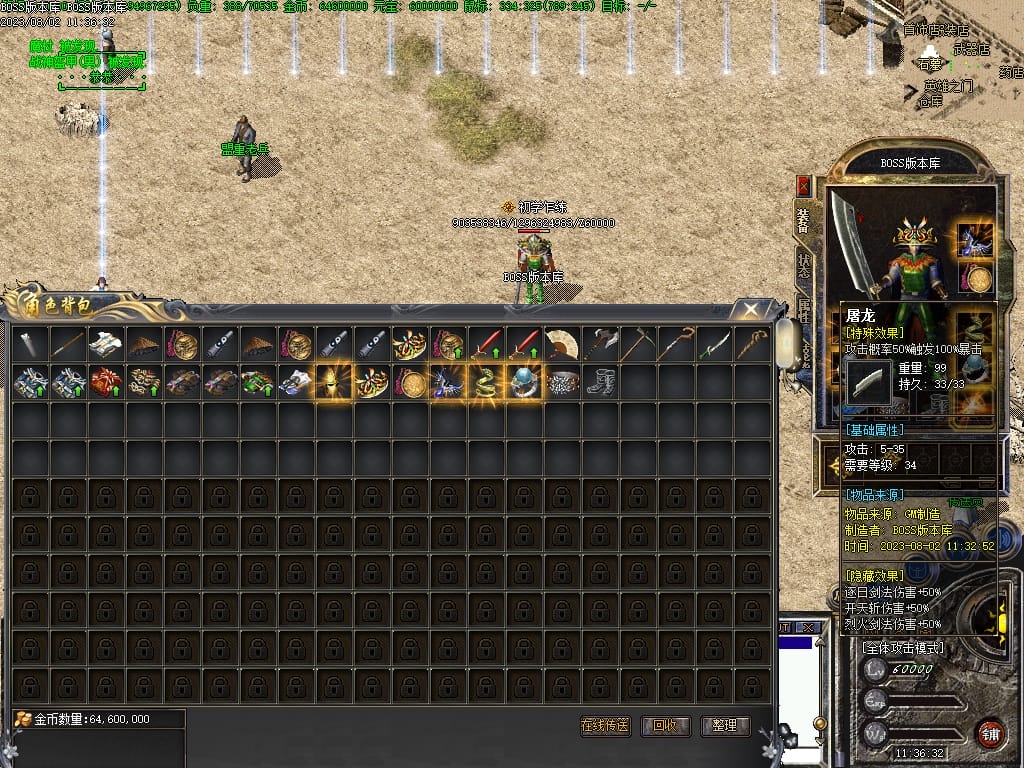Pick the glowing golden helmet item
1024x768 pixels.
[334, 382]
